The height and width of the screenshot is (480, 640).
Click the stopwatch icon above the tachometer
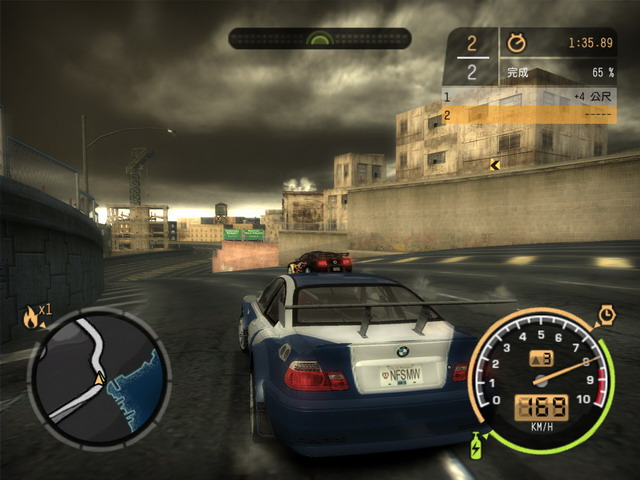[x=607, y=315]
